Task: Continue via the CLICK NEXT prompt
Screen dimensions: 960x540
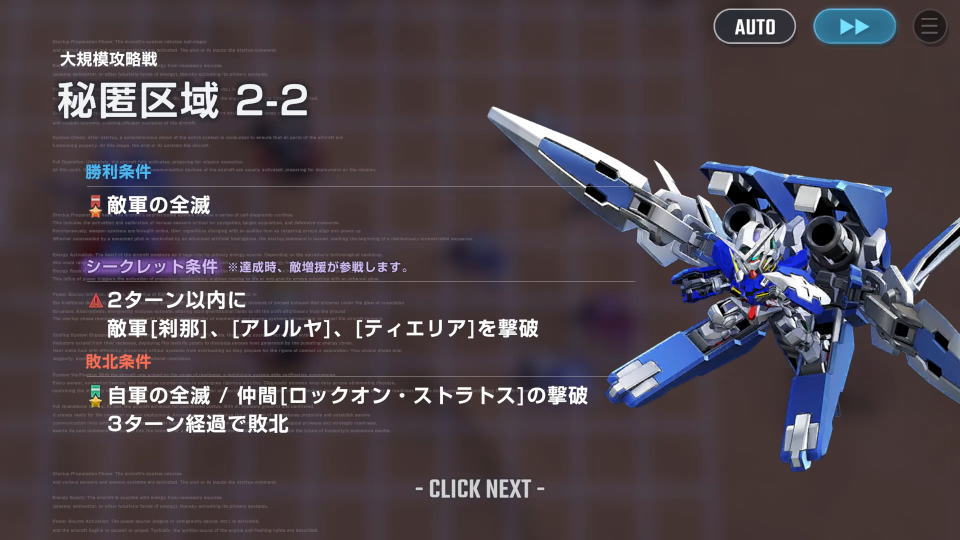Action: point(480,489)
